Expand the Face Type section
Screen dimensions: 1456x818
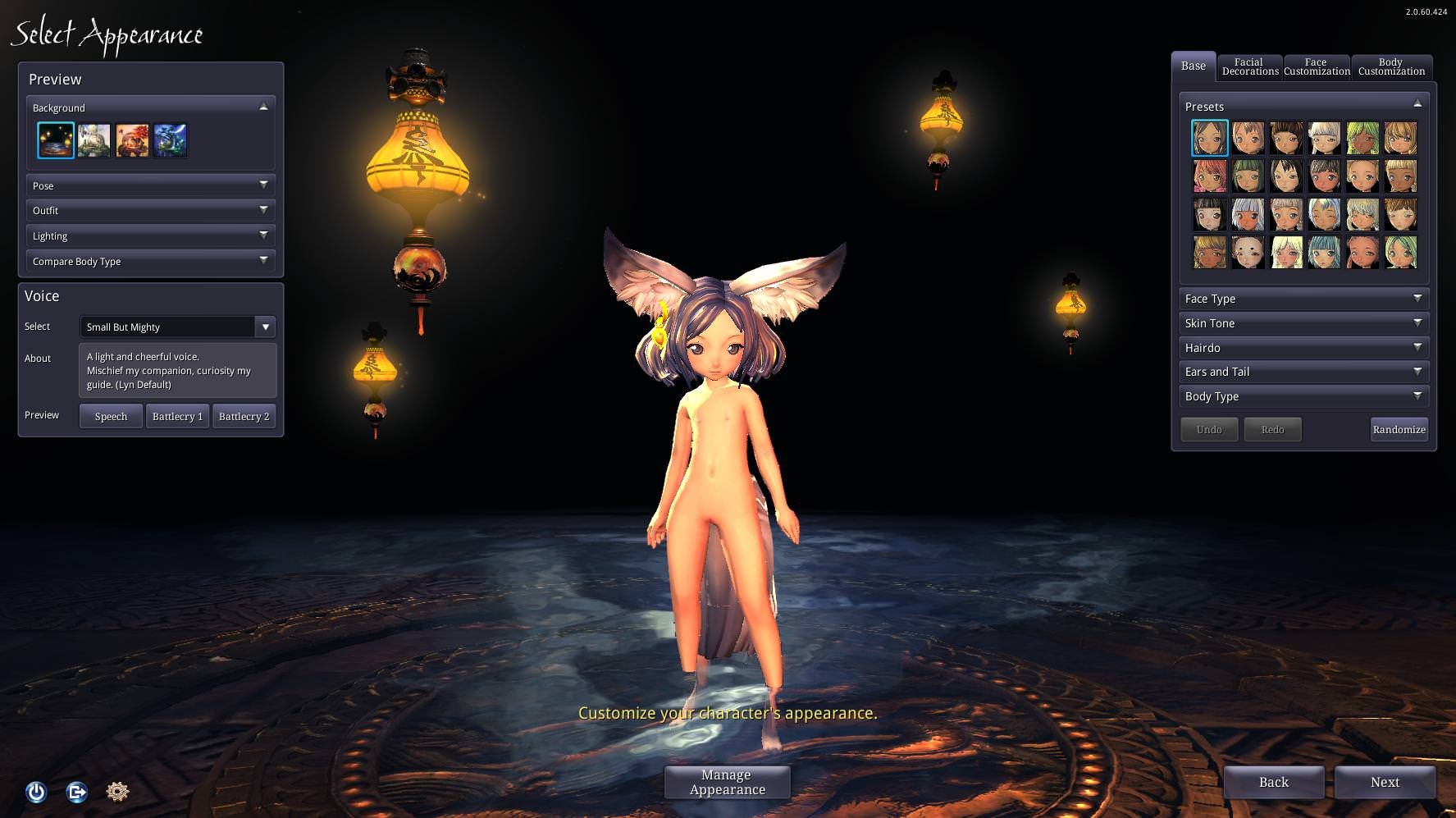pos(1303,299)
